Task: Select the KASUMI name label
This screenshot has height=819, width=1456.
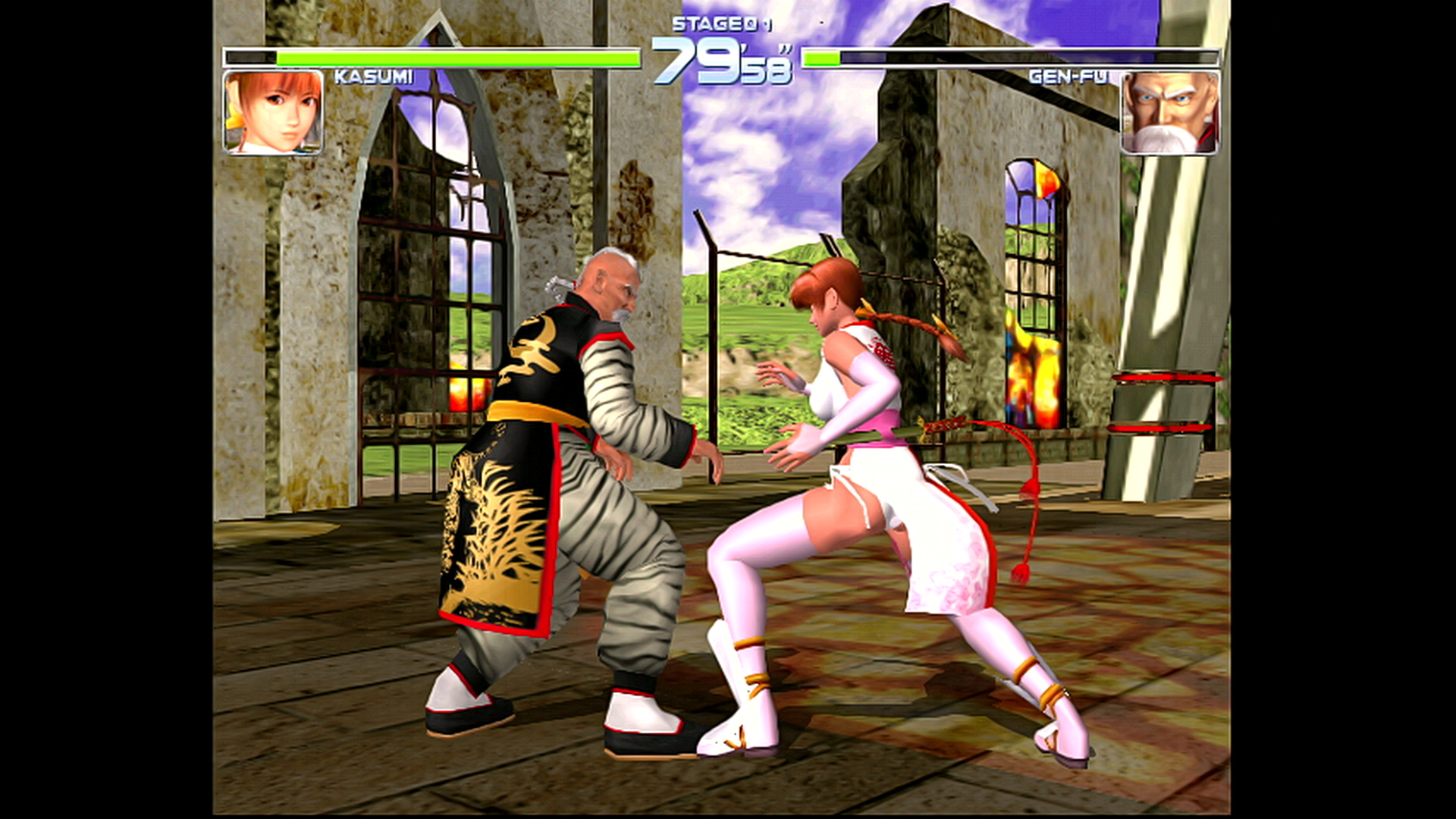Action: (372, 76)
